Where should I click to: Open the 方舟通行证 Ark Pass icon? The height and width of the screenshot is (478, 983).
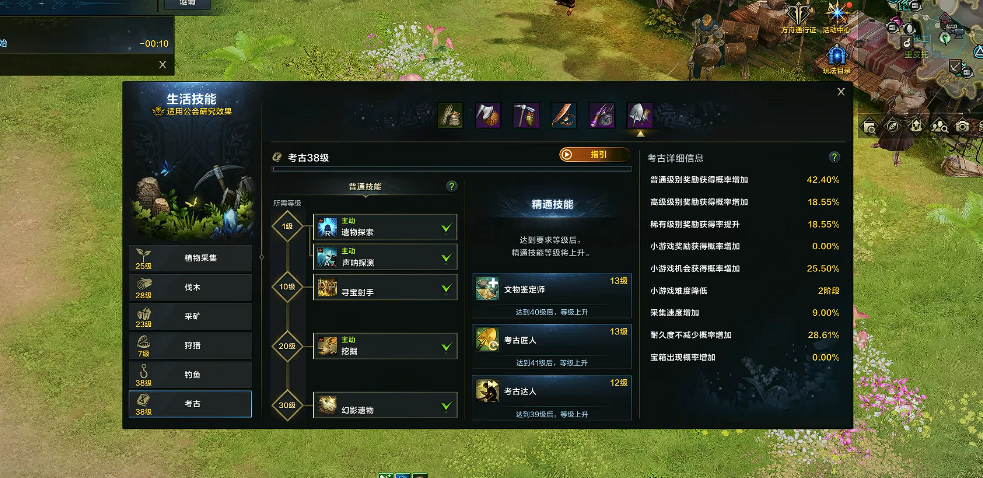(798, 15)
